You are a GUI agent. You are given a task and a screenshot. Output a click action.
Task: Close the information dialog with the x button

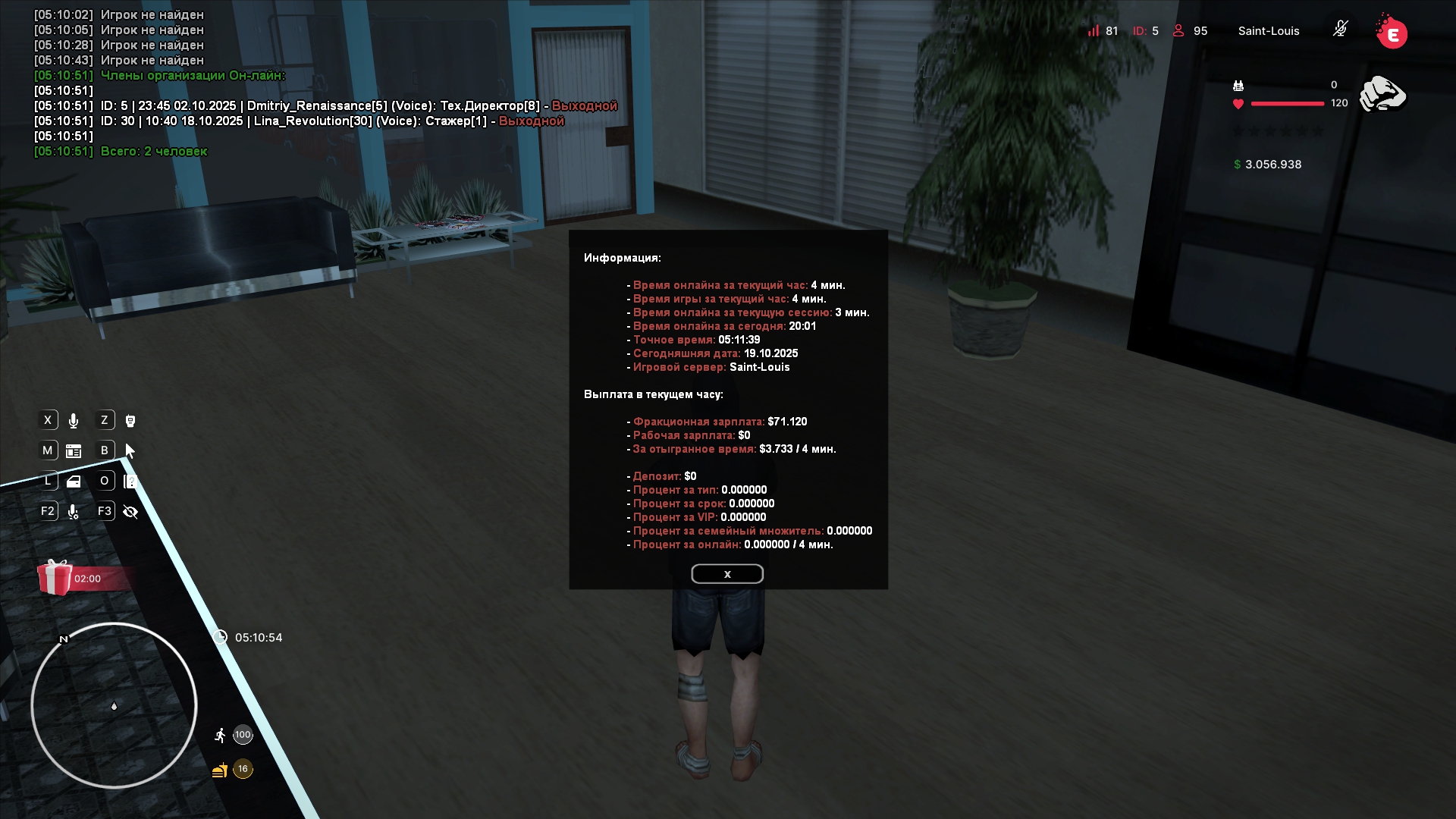point(726,574)
